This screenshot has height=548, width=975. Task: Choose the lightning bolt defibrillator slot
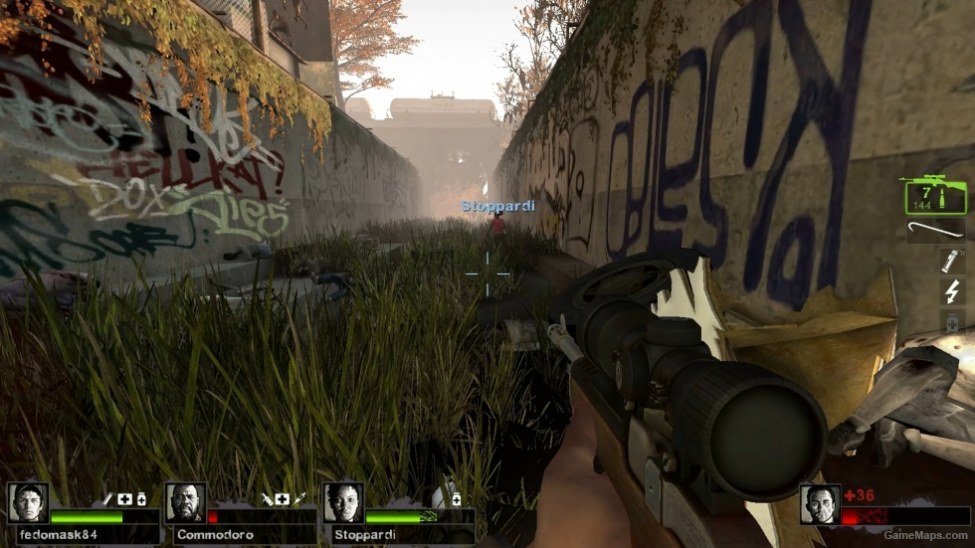951,291
